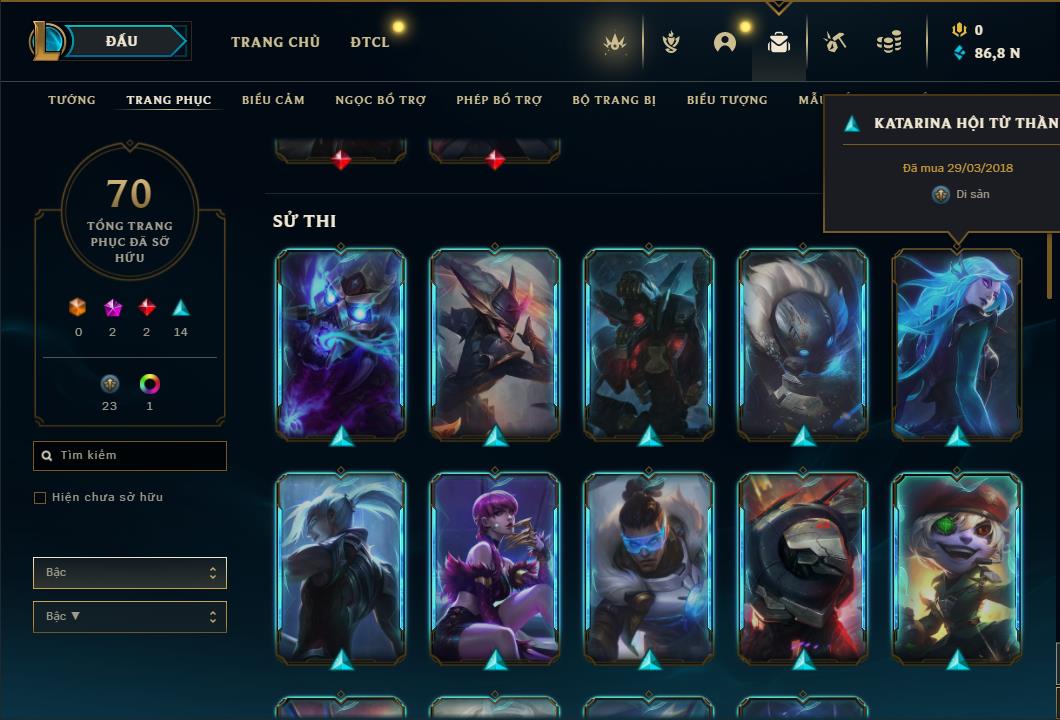Show the BỘ TRANG BỊ tab

tap(614, 100)
